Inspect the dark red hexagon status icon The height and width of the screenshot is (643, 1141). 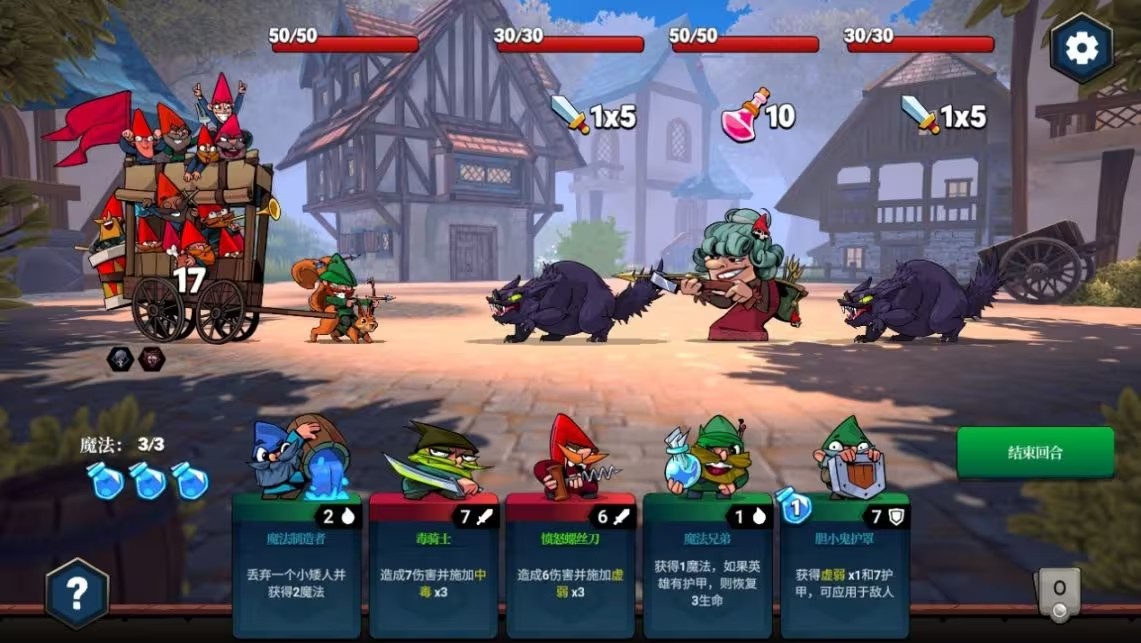coord(151,359)
